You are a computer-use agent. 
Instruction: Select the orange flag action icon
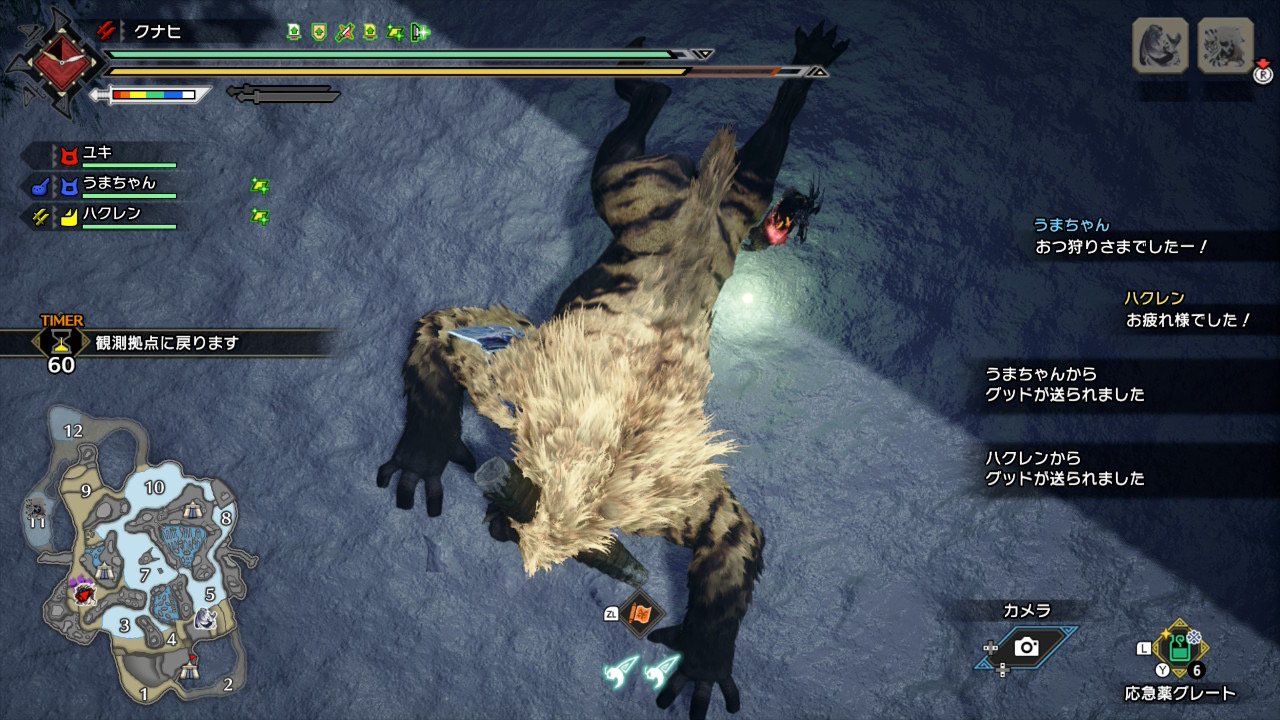[x=638, y=612]
